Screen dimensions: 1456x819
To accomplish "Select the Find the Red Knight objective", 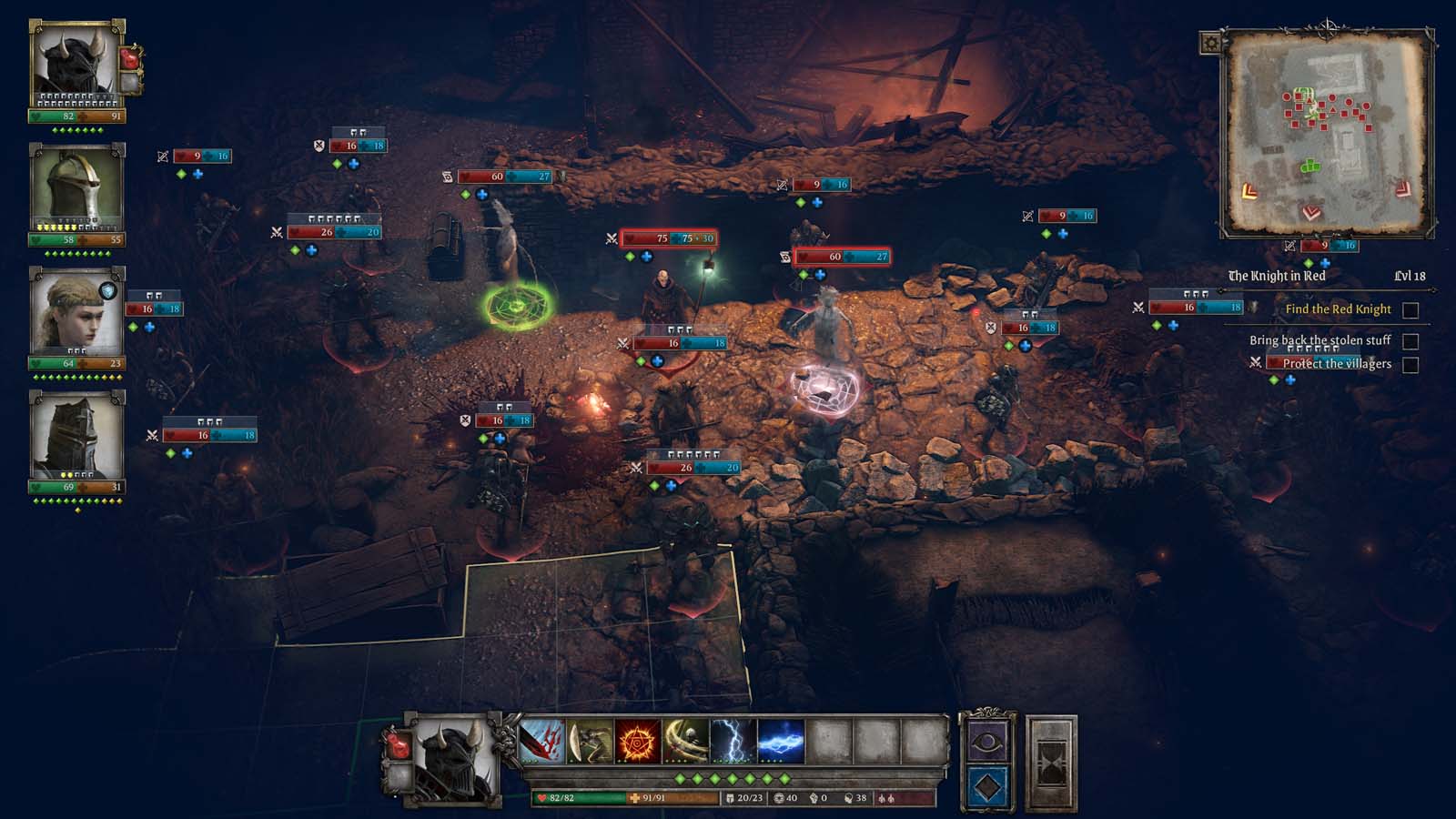I will [1338, 309].
